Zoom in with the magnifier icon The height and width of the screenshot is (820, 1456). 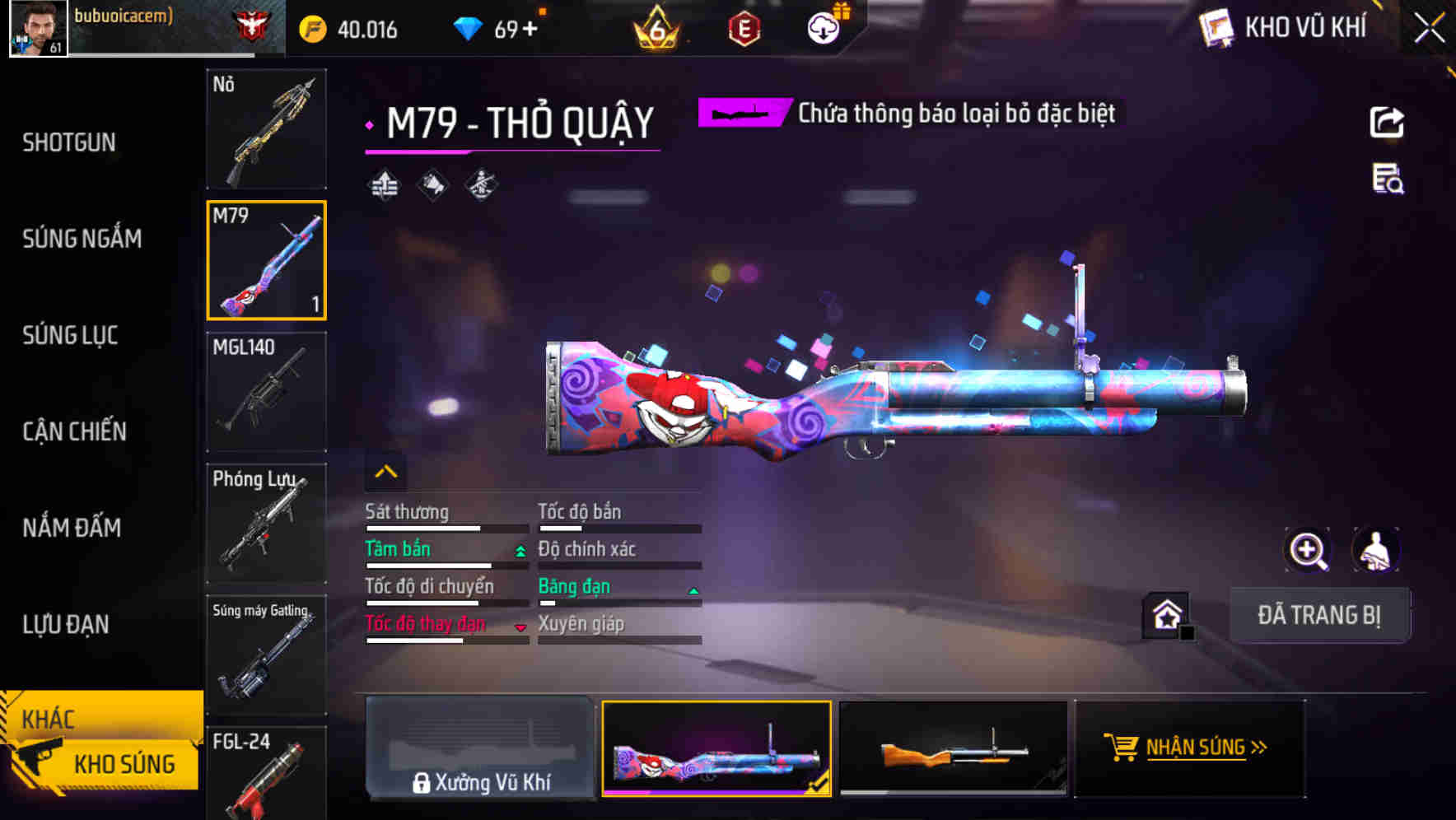click(x=1308, y=550)
